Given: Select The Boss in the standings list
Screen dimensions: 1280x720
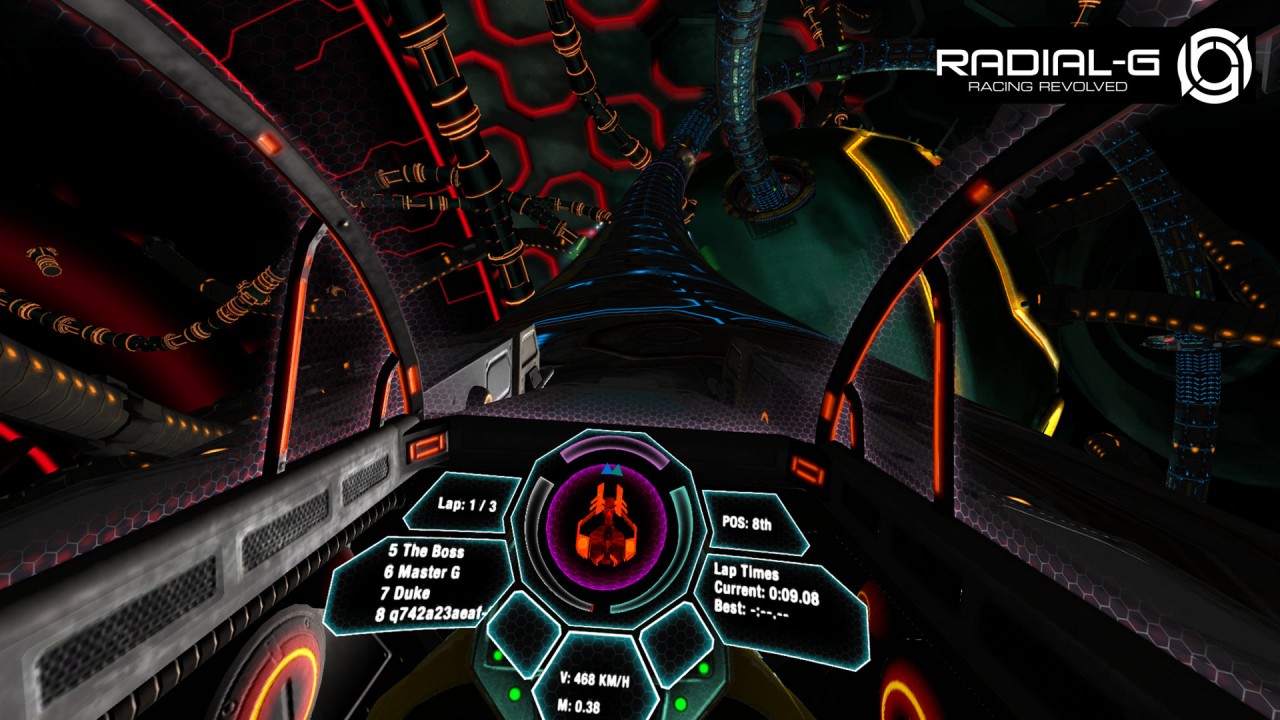Looking at the screenshot, I should point(427,551).
